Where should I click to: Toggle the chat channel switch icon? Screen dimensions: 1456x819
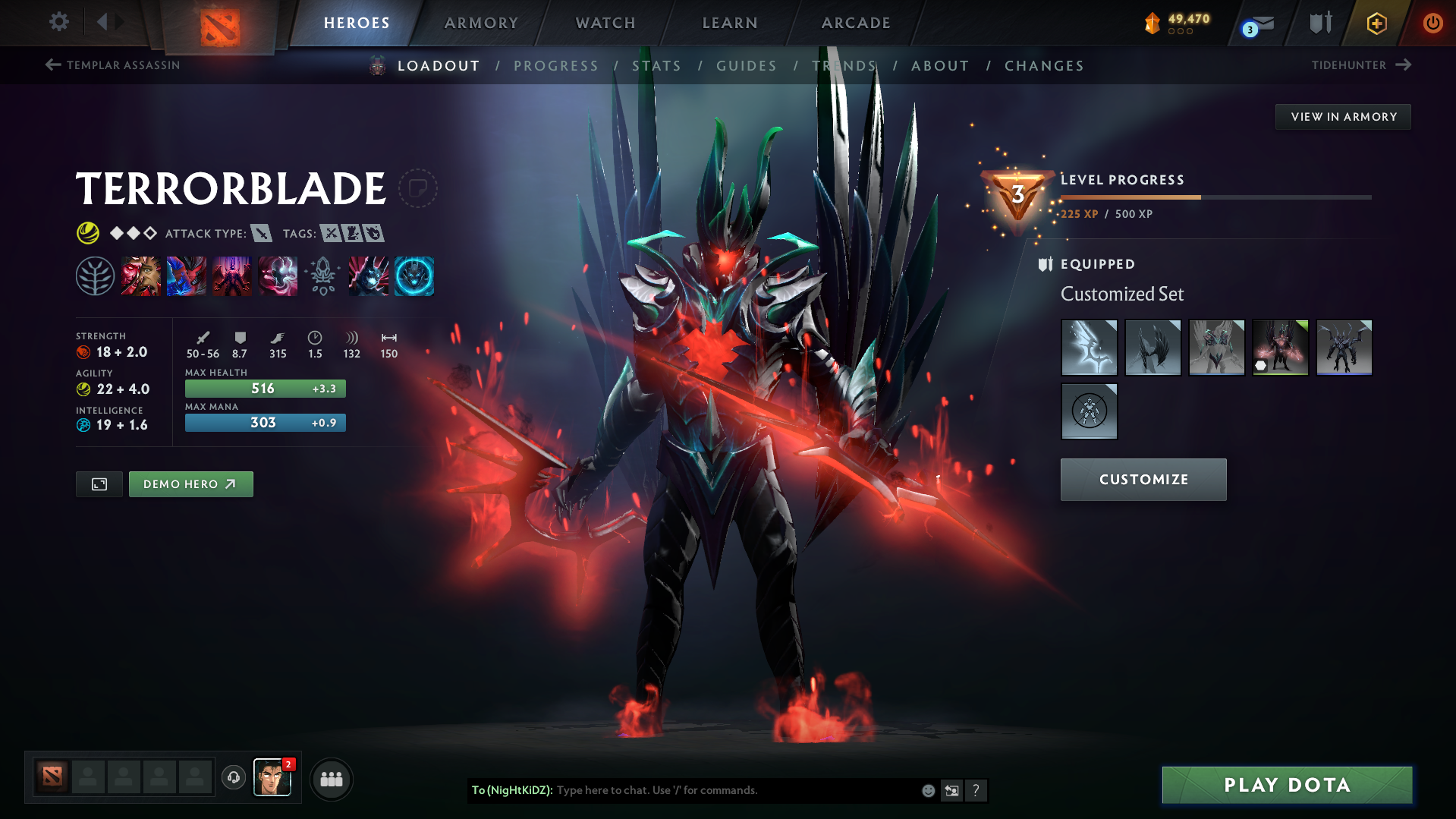pyautogui.click(x=951, y=790)
